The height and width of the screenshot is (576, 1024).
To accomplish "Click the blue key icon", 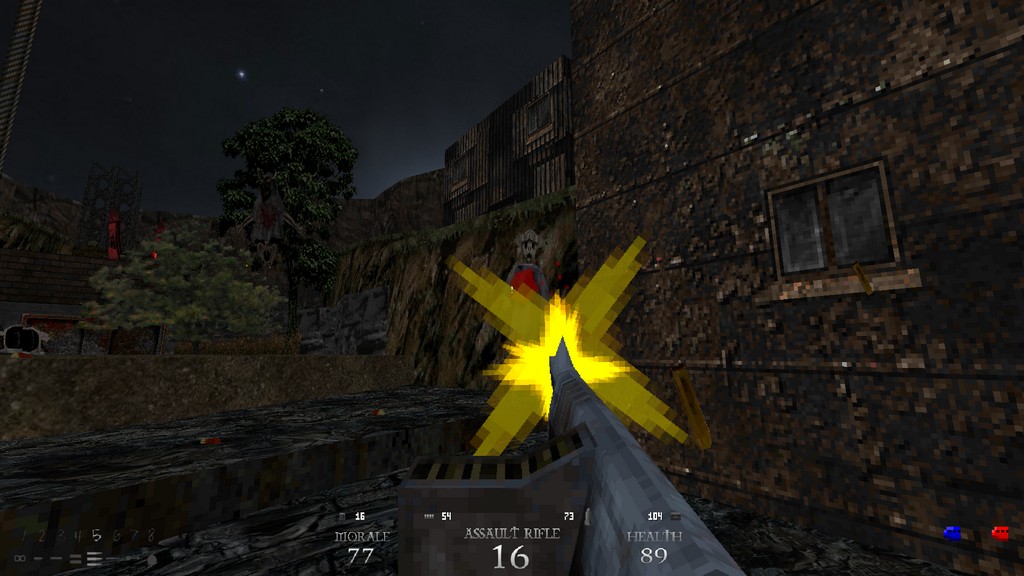I will [x=952, y=533].
